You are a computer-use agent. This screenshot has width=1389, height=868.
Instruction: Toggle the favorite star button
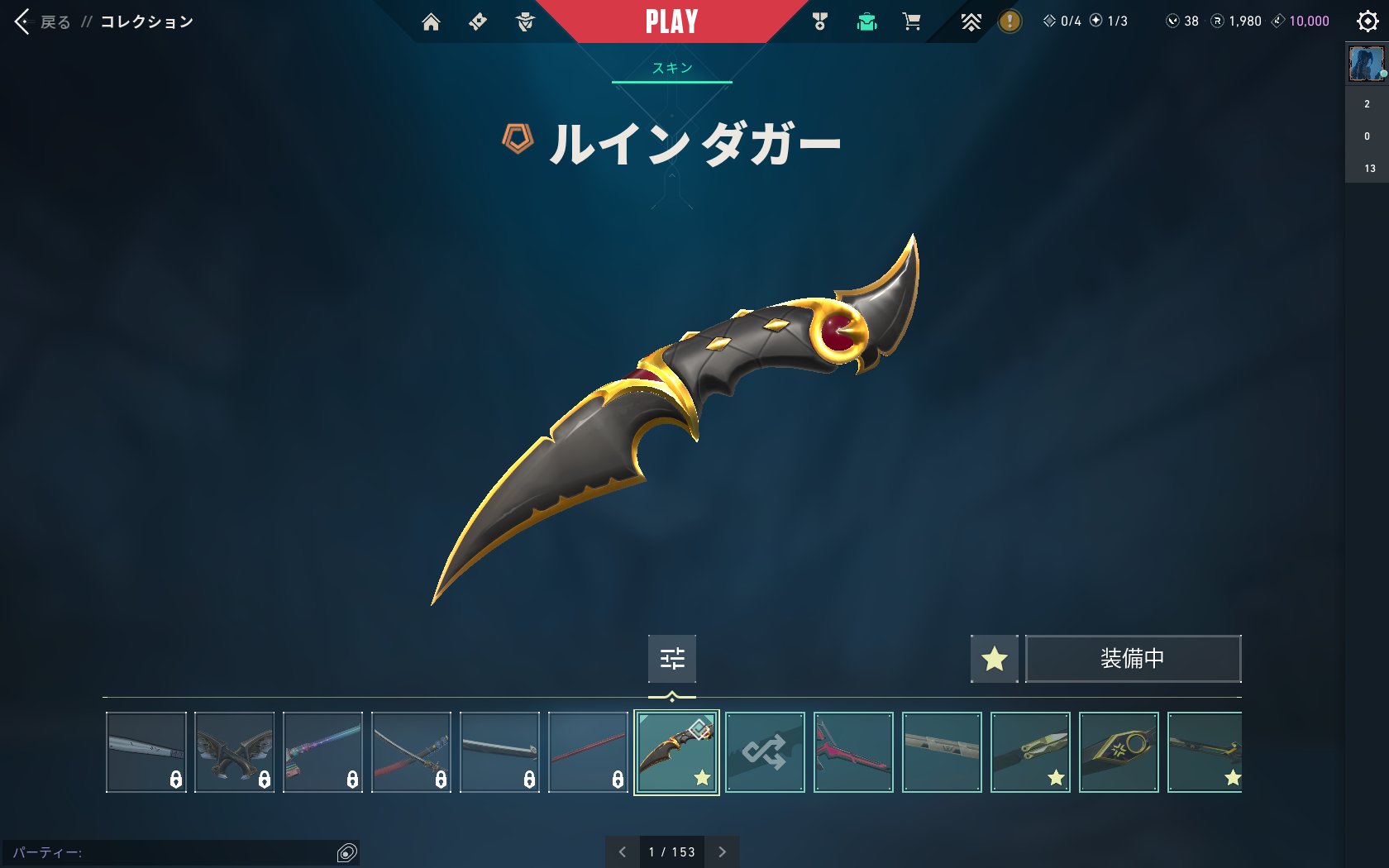click(994, 659)
